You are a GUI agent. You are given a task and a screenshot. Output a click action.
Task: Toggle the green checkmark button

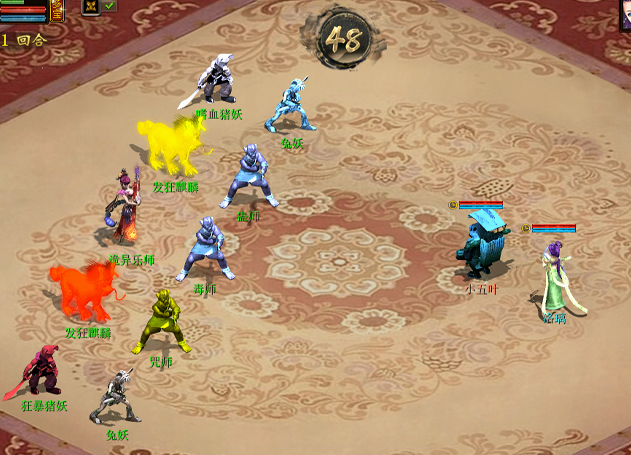108,6
